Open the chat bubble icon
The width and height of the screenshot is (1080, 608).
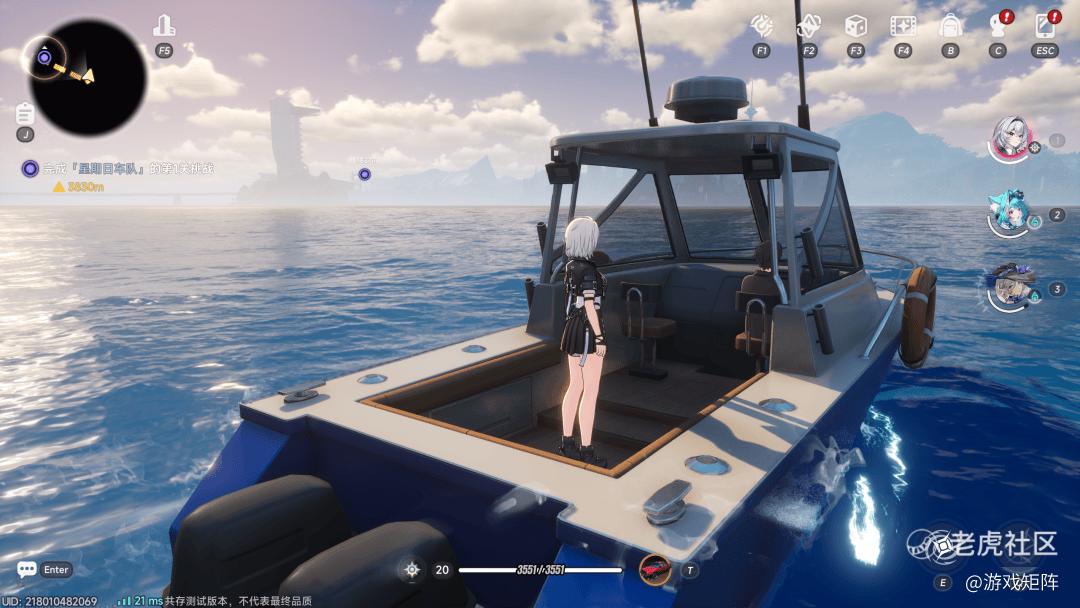click(x=27, y=569)
